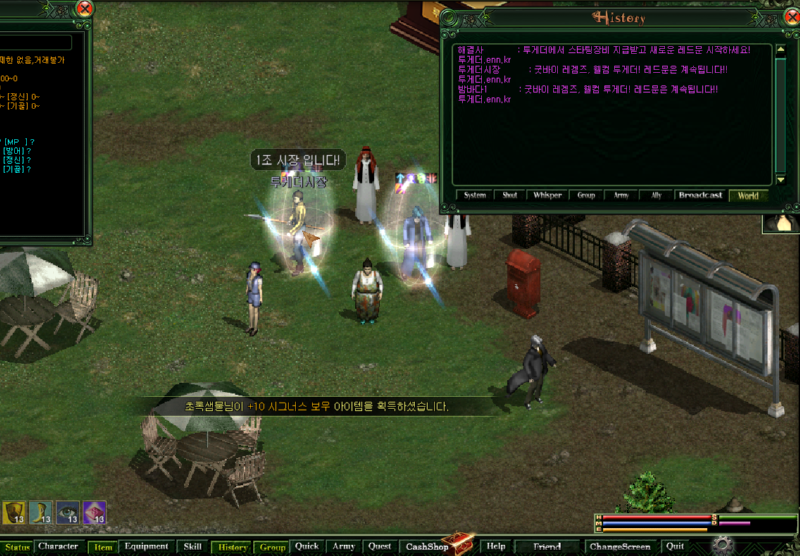
Task: Close the left item info panel
Action: tap(85, 9)
